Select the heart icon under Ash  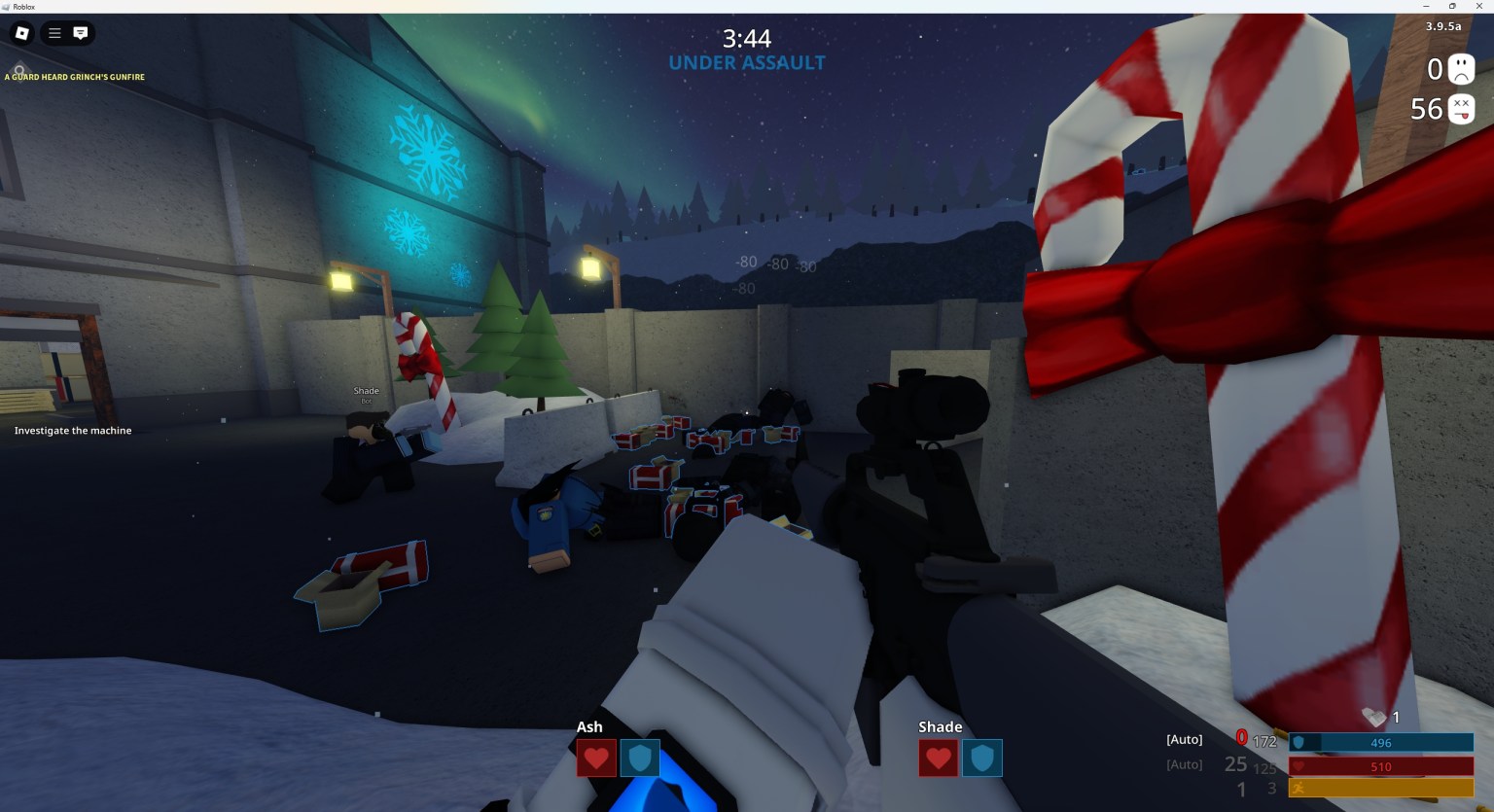[x=596, y=758]
